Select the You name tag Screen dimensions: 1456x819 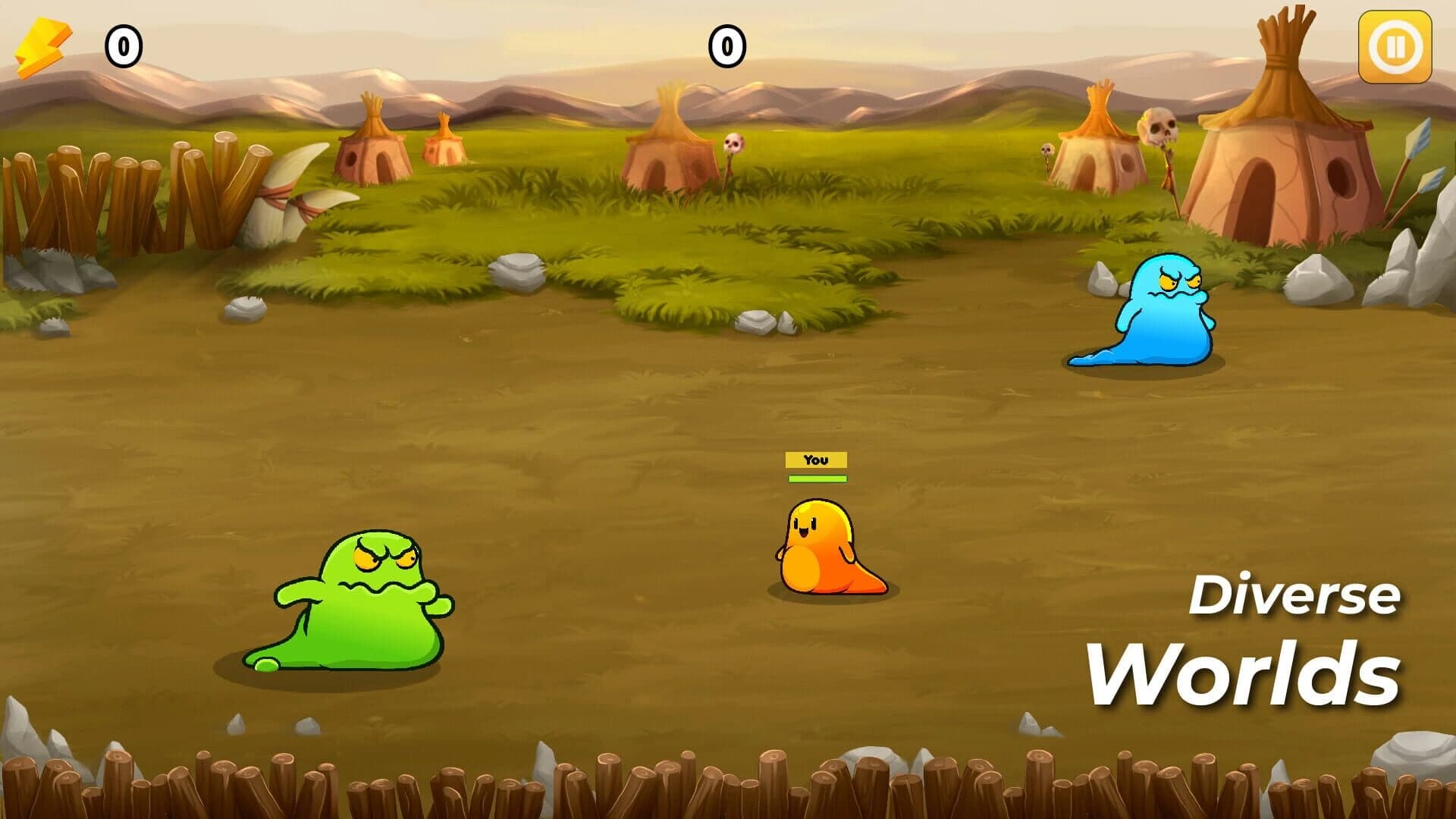[816, 459]
